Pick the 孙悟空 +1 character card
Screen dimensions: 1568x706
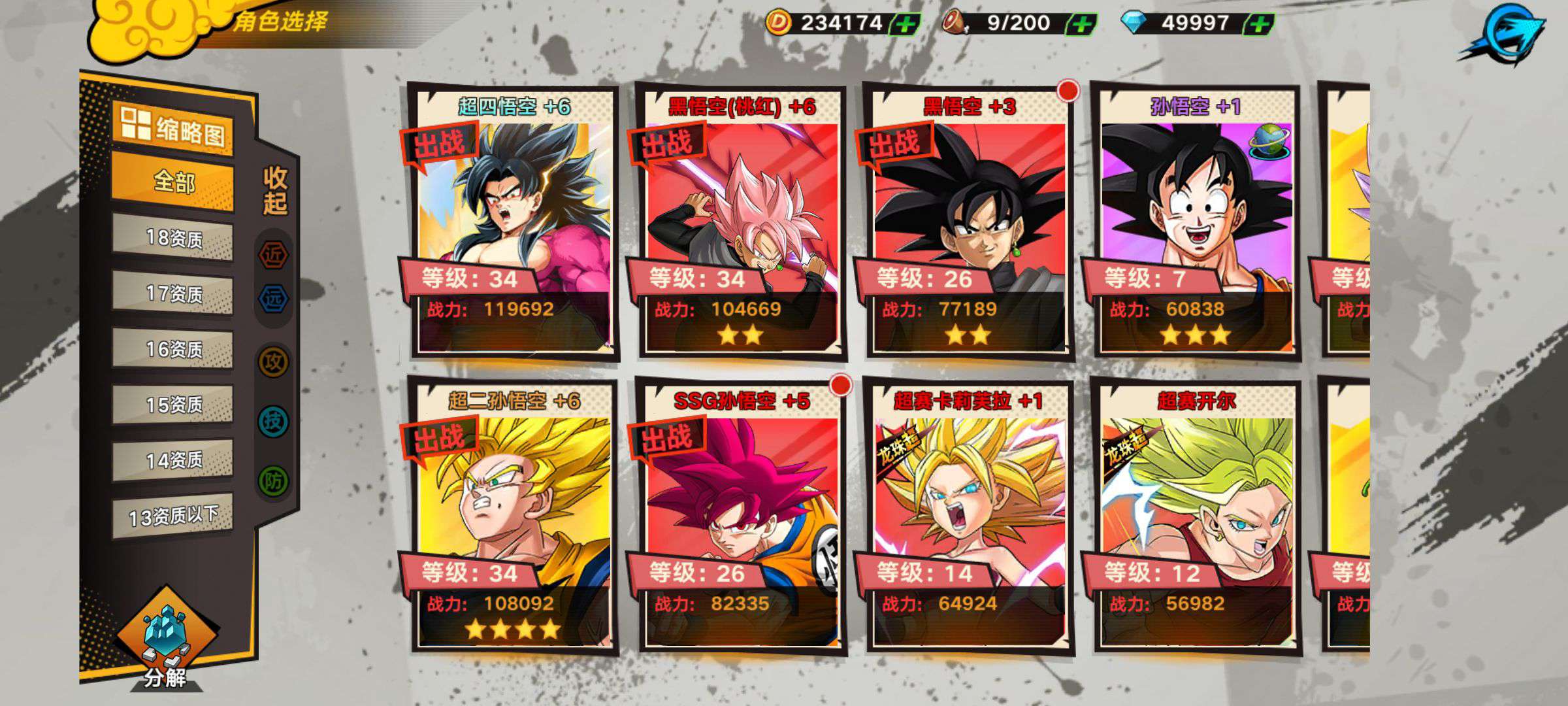(1196, 222)
